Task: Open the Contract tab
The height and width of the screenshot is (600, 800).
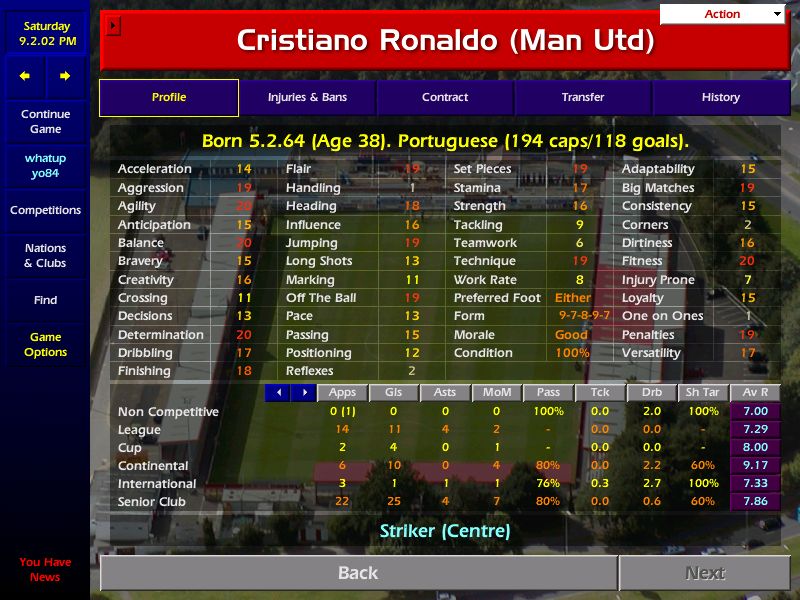Action: pos(445,98)
